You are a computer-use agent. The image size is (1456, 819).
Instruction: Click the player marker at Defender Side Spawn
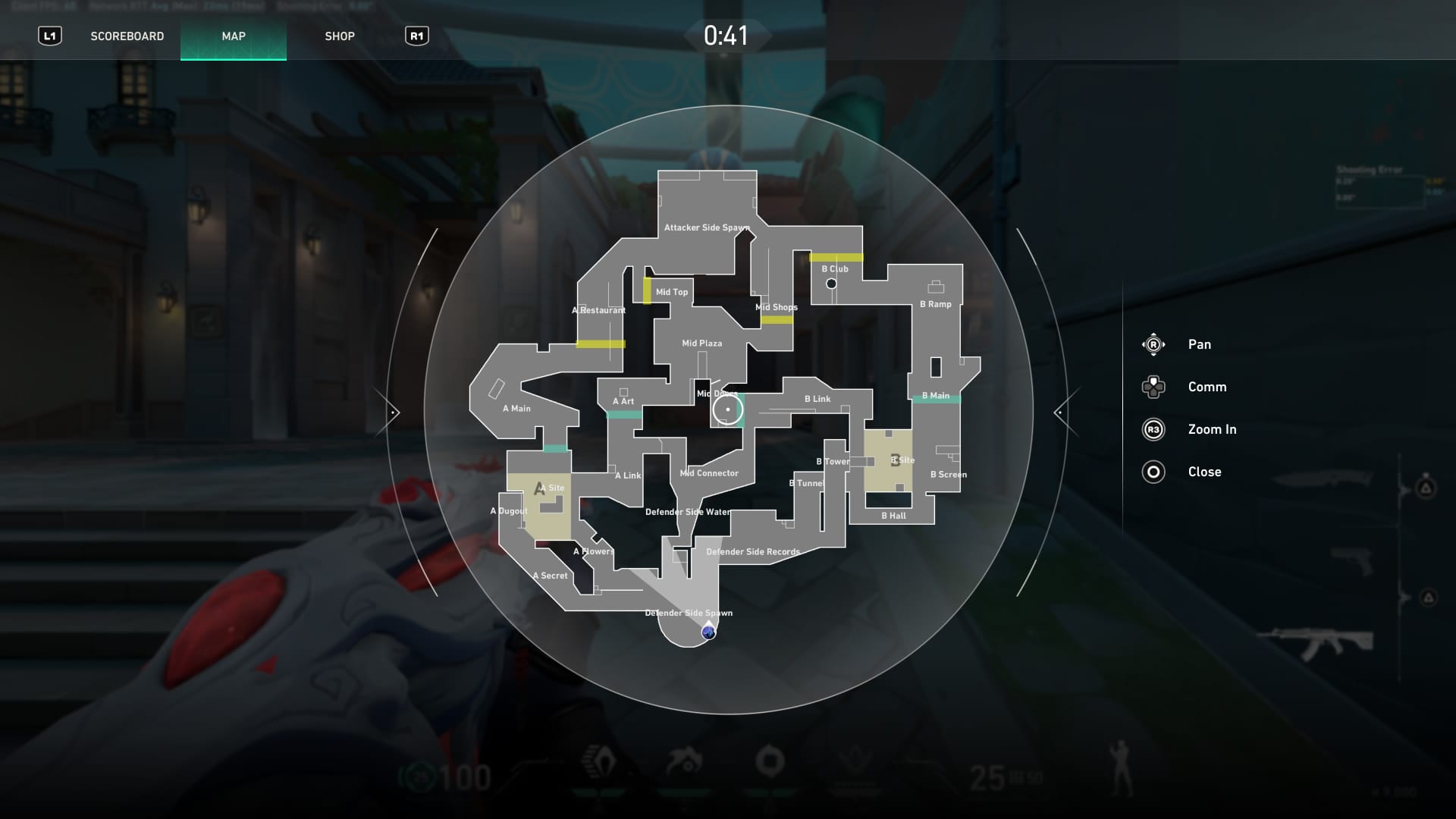(x=709, y=631)
